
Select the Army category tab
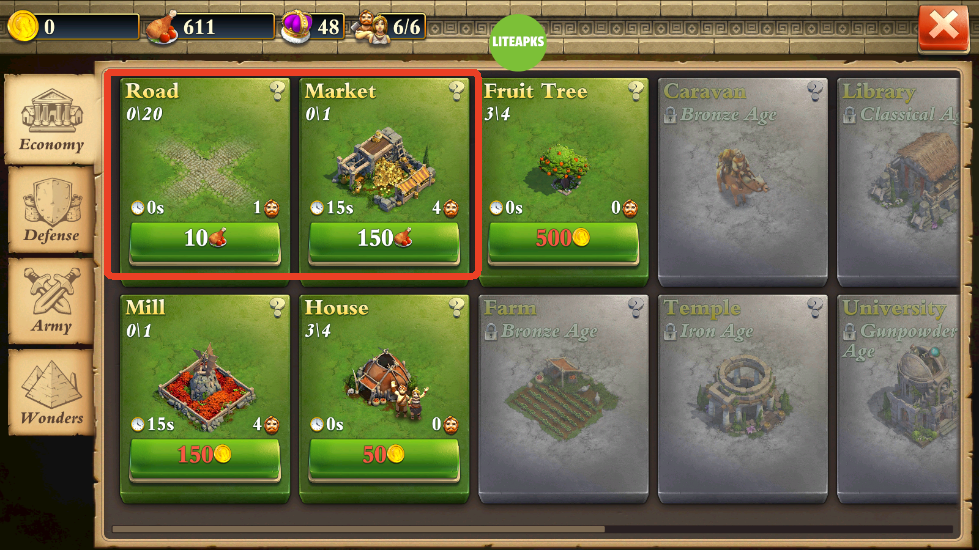point(51,299)
